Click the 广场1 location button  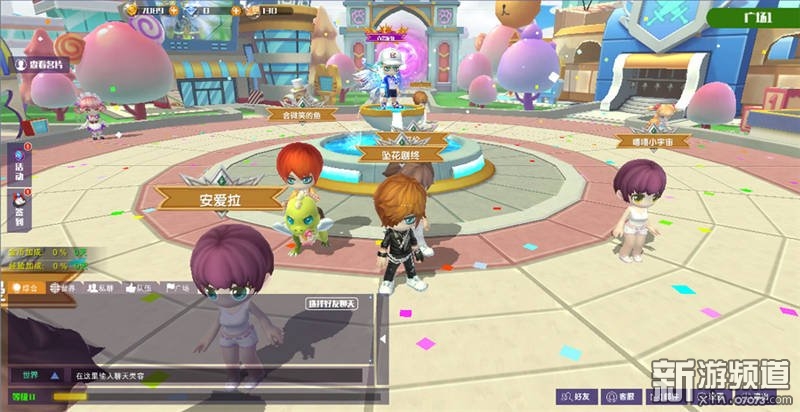click(755, 17)
